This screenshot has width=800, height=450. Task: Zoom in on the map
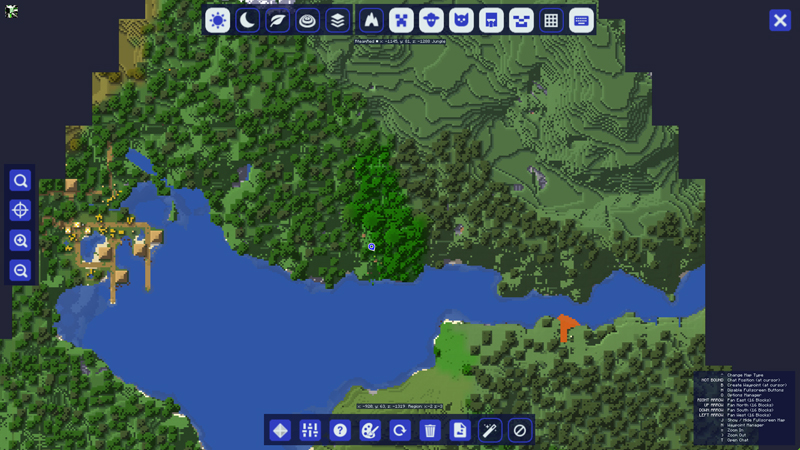[x=20, y=241]
